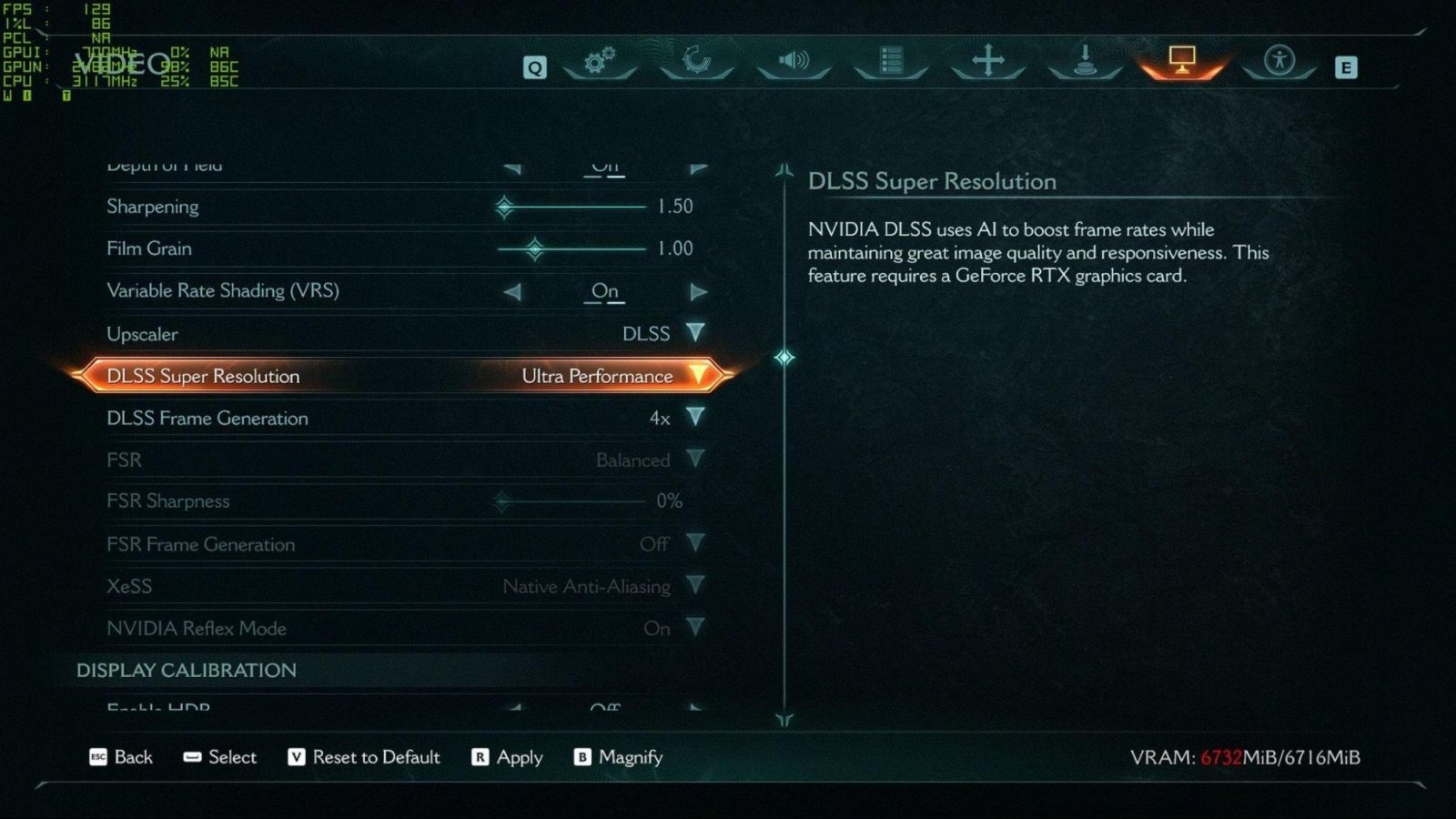Go Back from the video menu

pos(121,757)
